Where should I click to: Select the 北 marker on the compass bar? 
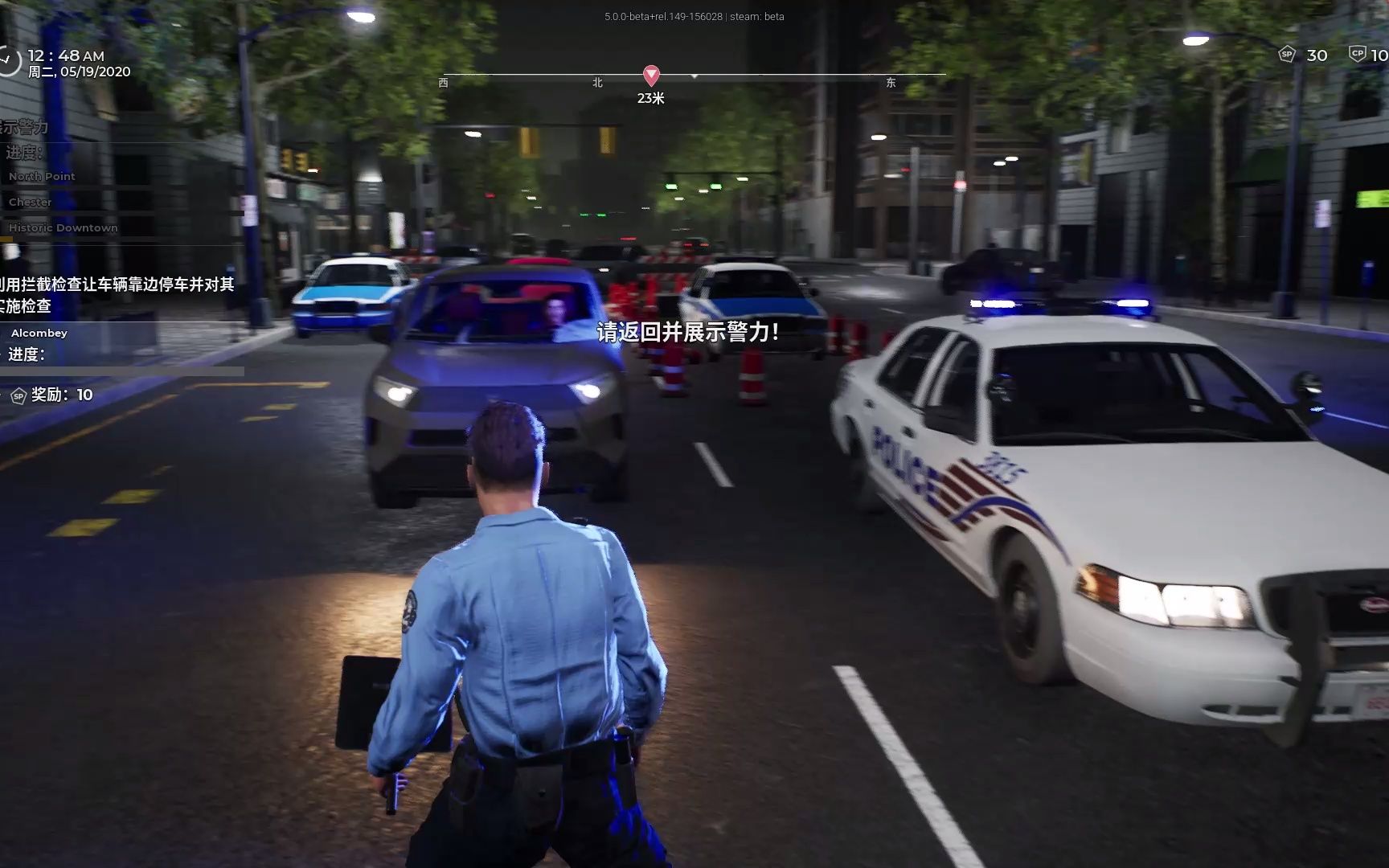pos(596,84)
